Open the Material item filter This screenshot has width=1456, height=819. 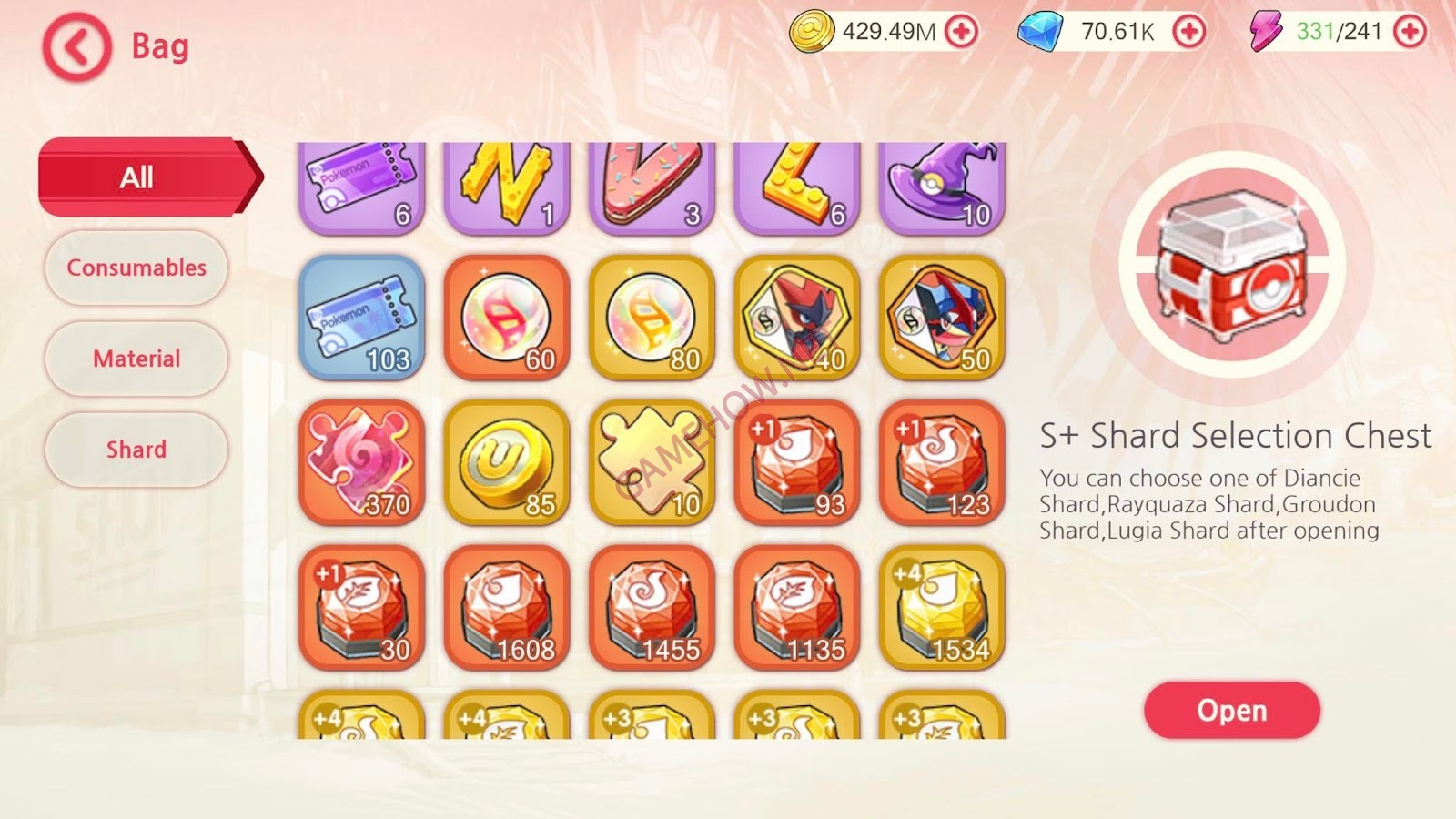point(135,359)
